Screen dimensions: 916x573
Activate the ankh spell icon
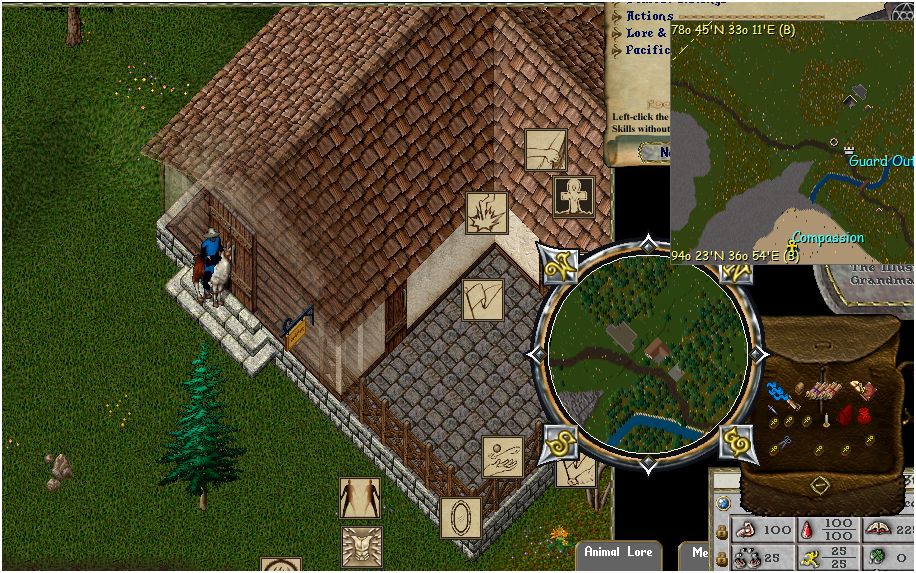pyautogui.click(x=574, y=196)
